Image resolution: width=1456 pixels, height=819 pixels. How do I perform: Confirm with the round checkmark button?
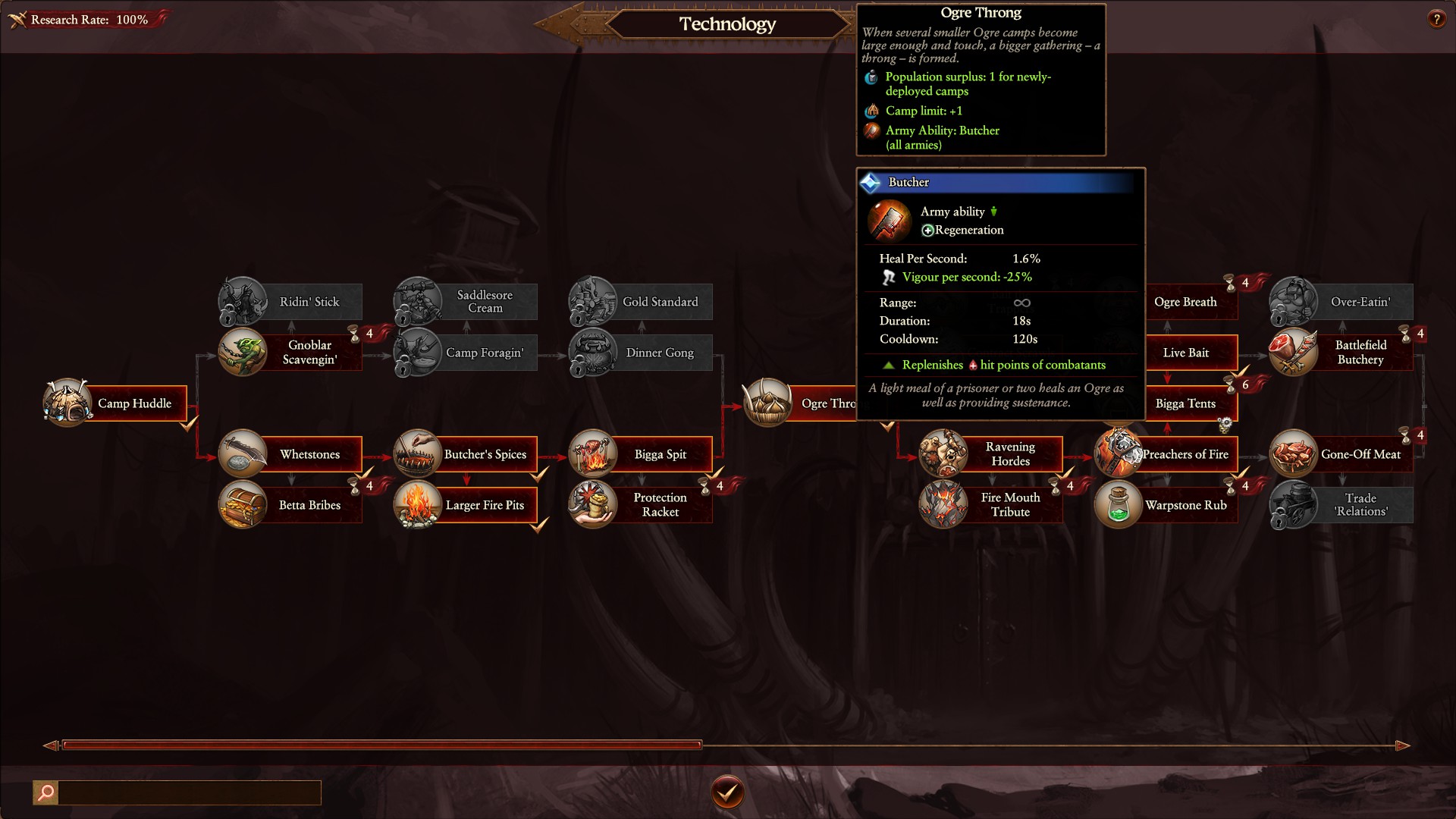pyautogui.click(x=727, y=792)
